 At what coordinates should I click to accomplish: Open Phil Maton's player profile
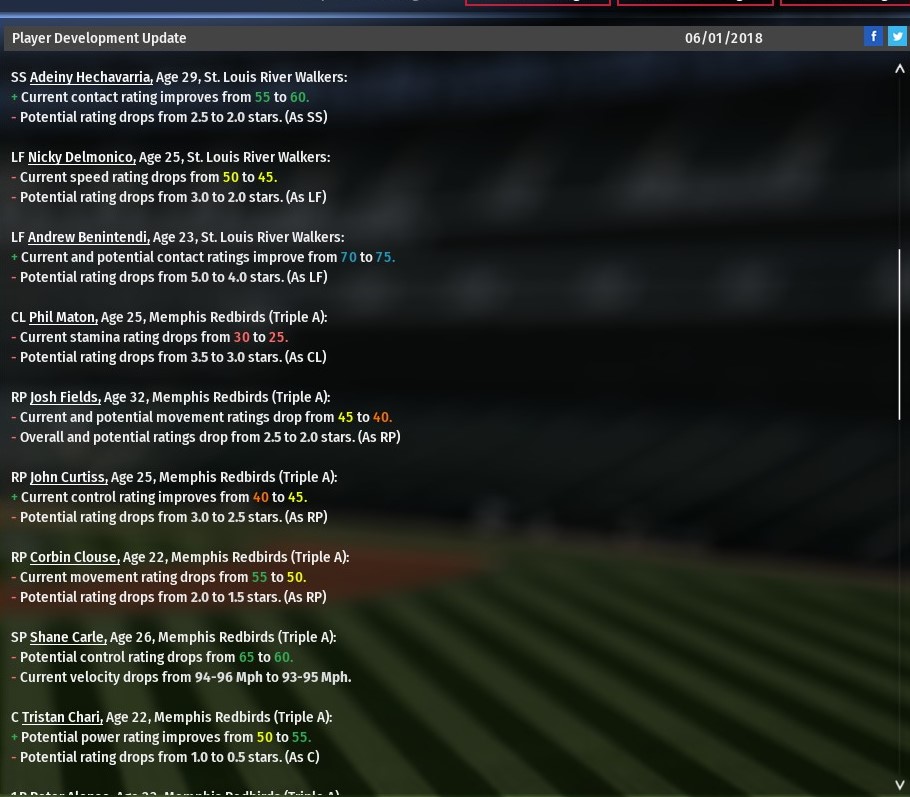click(x=63, y=317)
